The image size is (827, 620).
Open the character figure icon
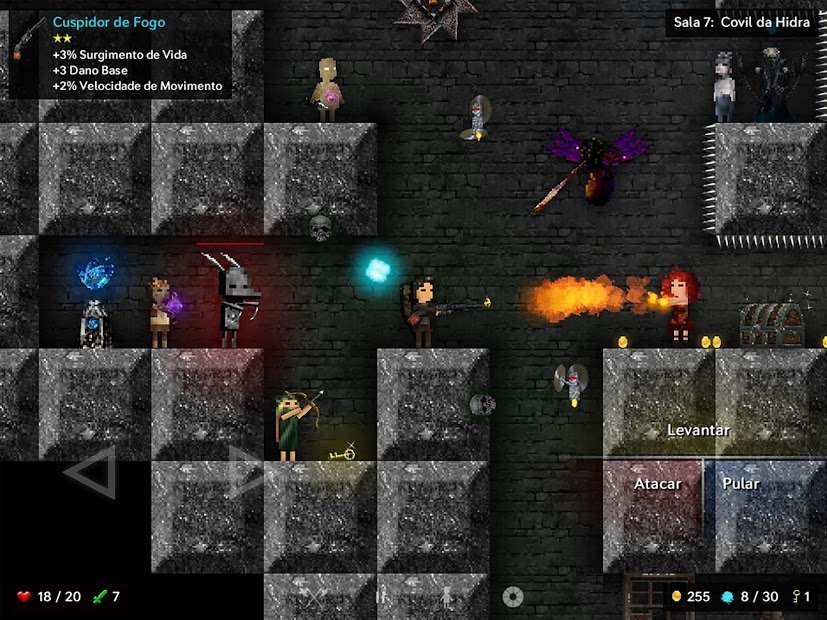(447, 597)
